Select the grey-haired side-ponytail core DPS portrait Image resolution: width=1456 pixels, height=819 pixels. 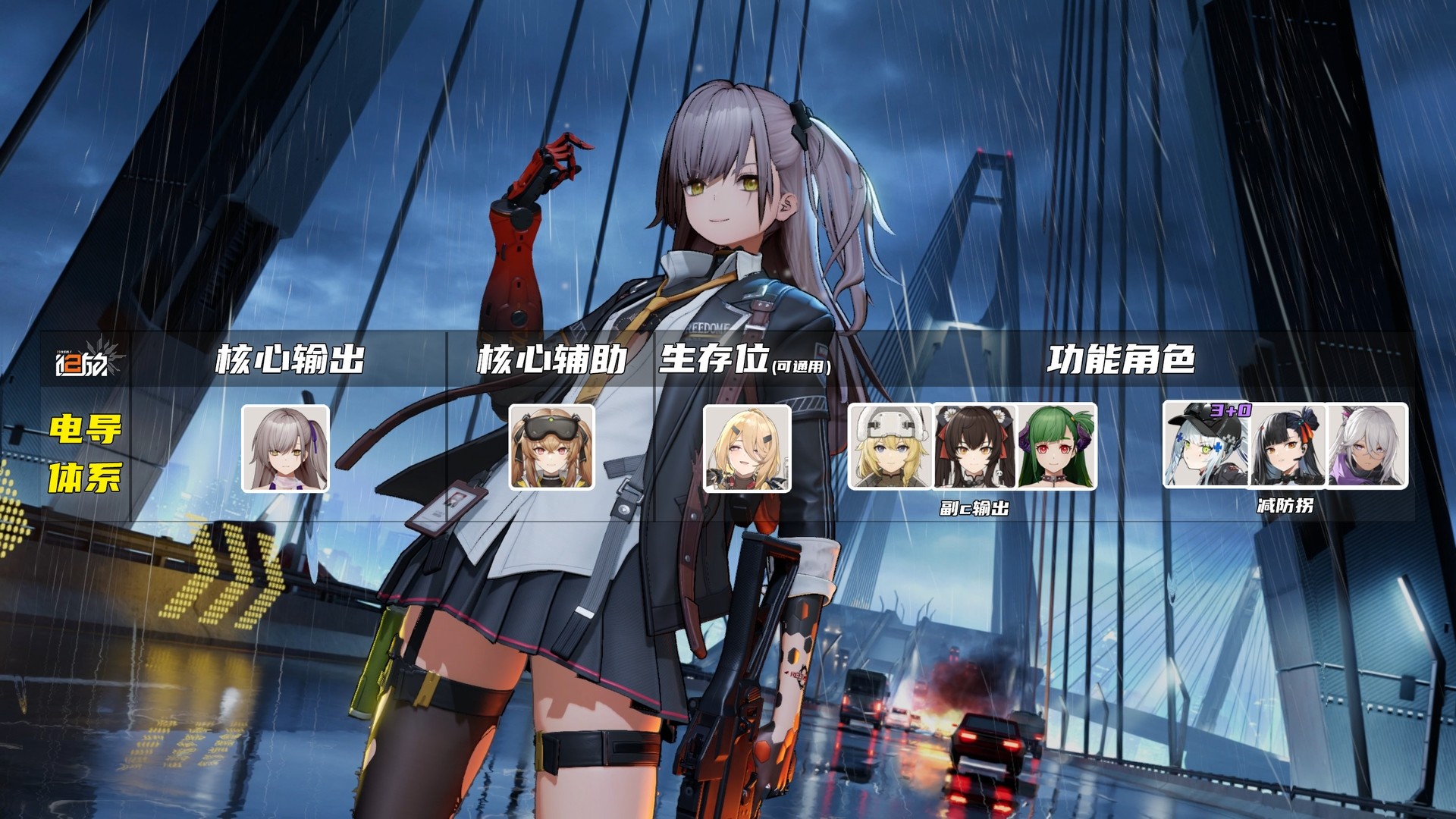(x=285, y=448)
